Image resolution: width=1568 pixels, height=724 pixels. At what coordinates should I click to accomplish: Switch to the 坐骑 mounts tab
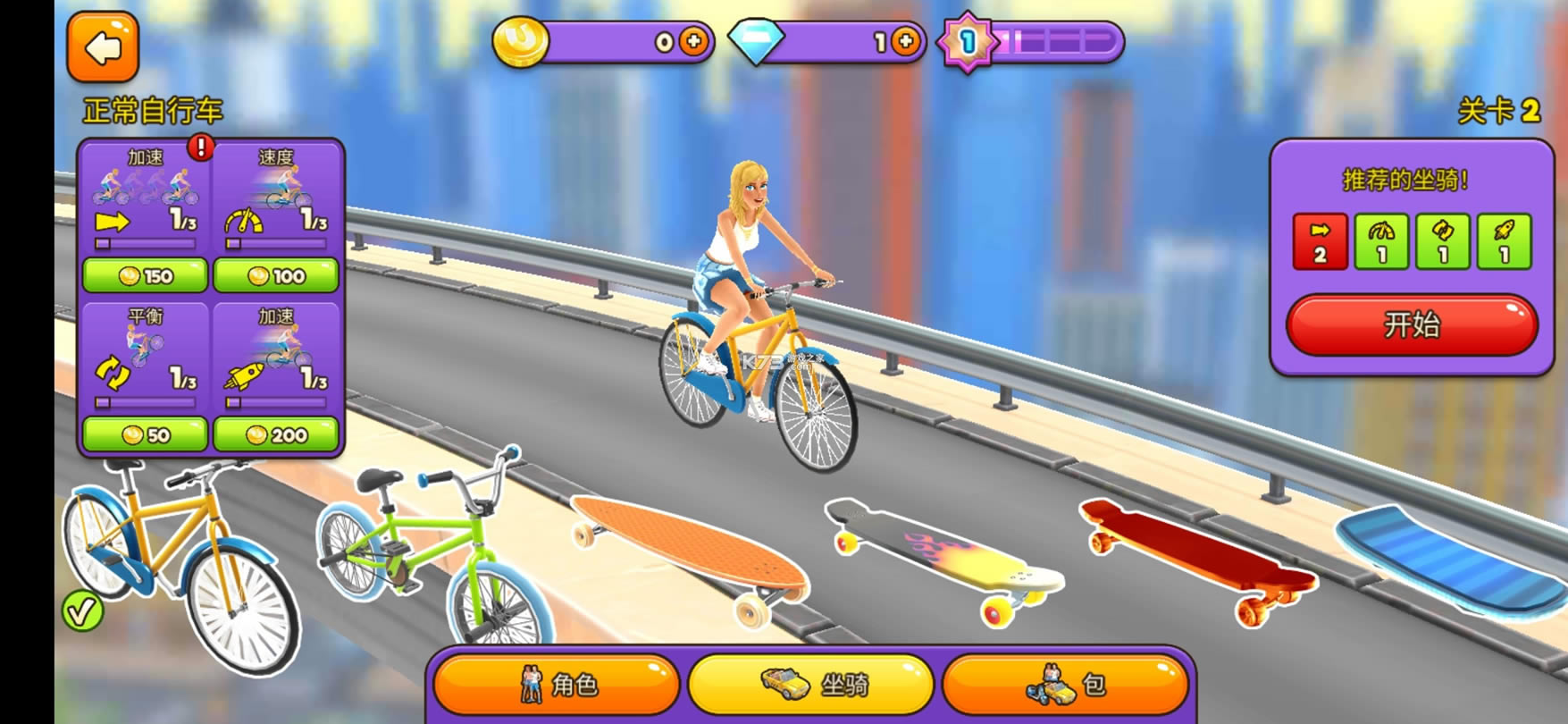(x=811, y=685)
